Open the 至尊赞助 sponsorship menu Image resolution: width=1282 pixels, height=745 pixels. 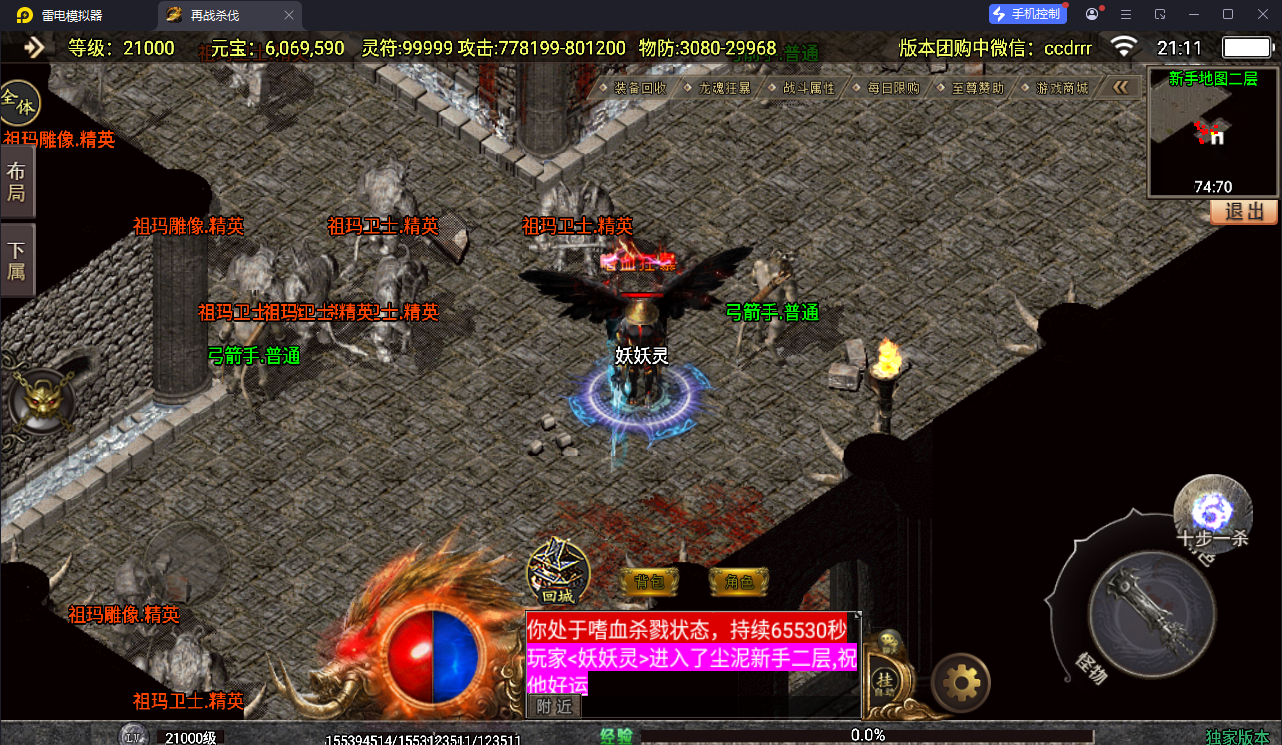[x=977, y=88]
